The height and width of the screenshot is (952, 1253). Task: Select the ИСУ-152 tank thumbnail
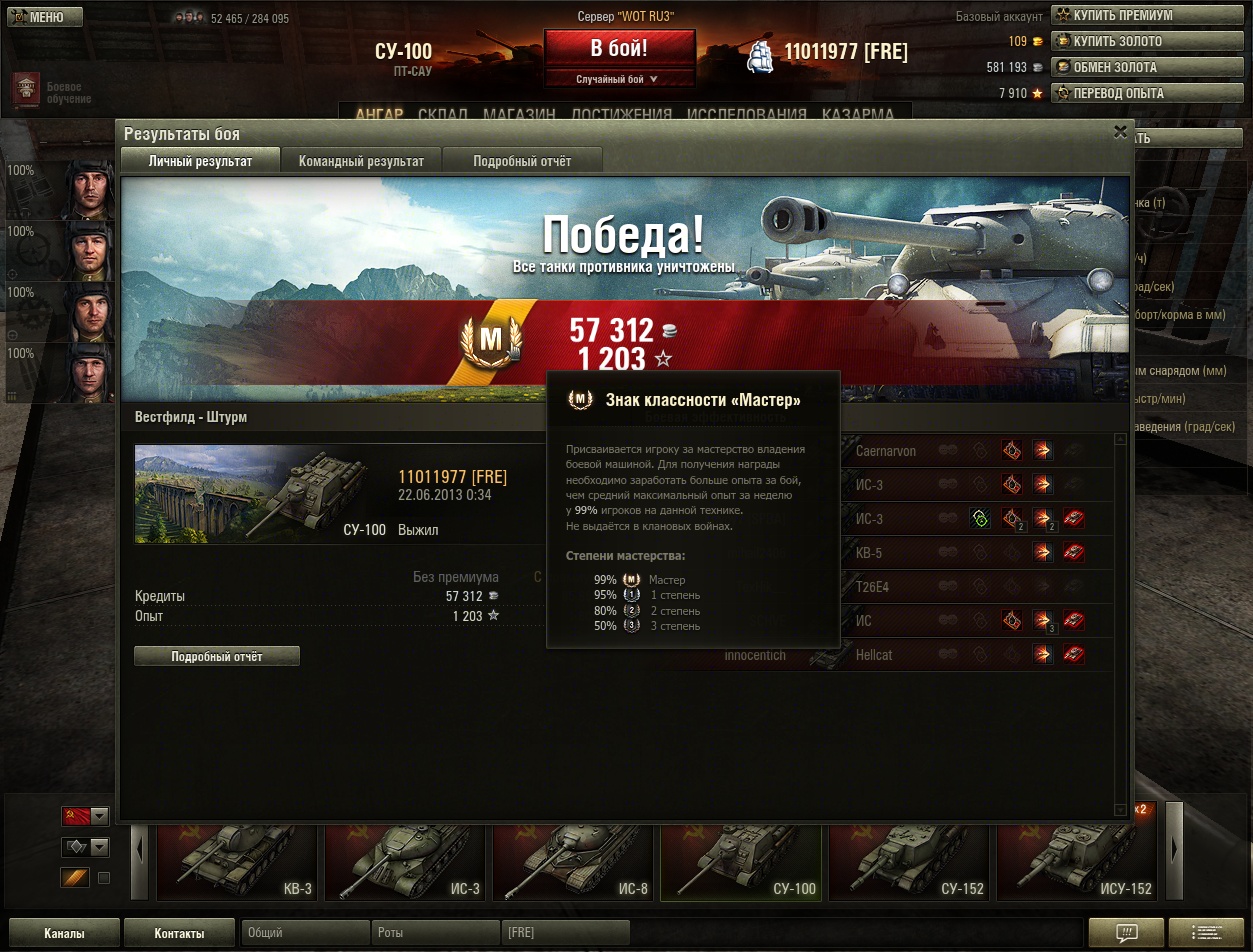coord(1077,863)
